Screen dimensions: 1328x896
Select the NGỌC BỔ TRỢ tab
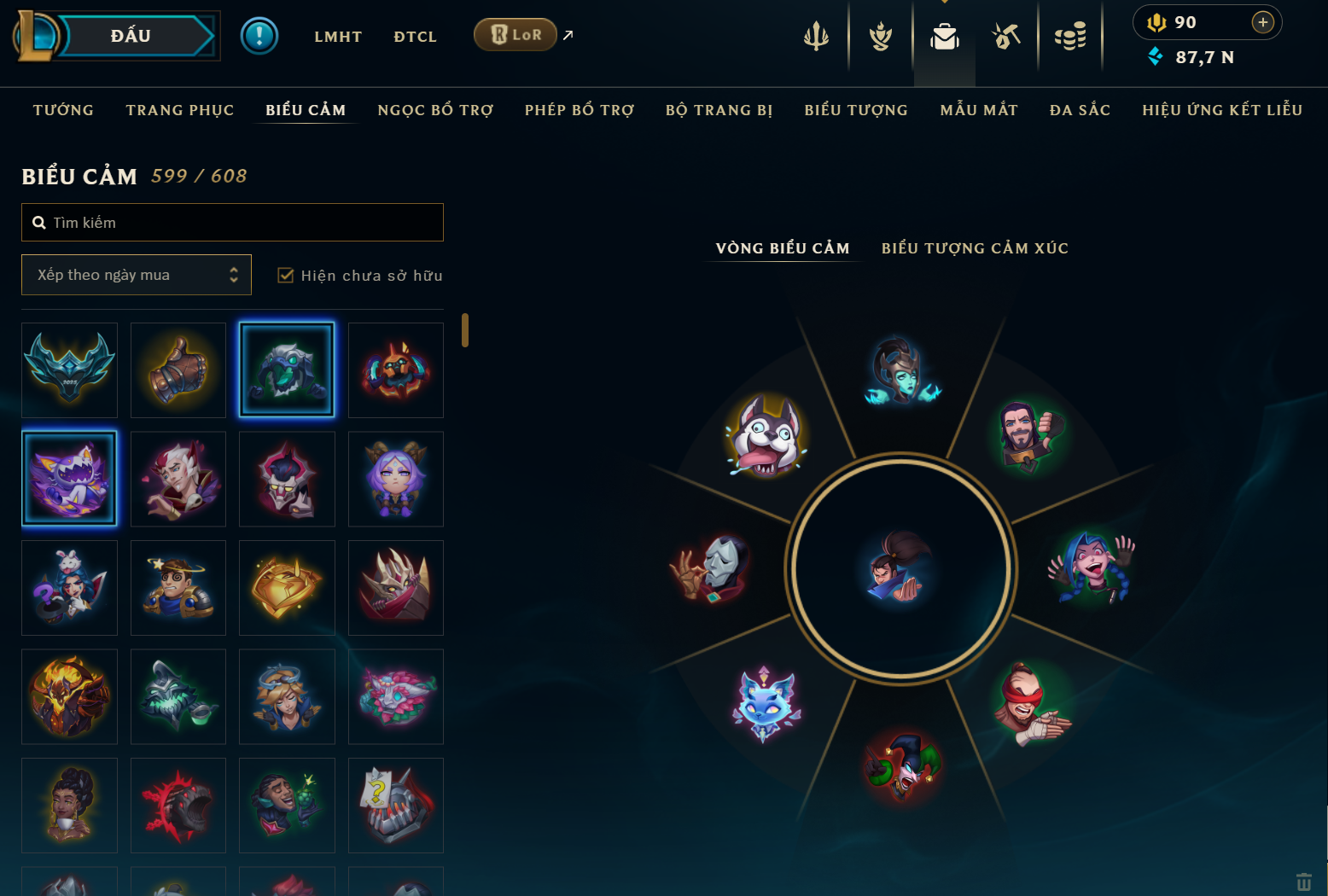435,110
